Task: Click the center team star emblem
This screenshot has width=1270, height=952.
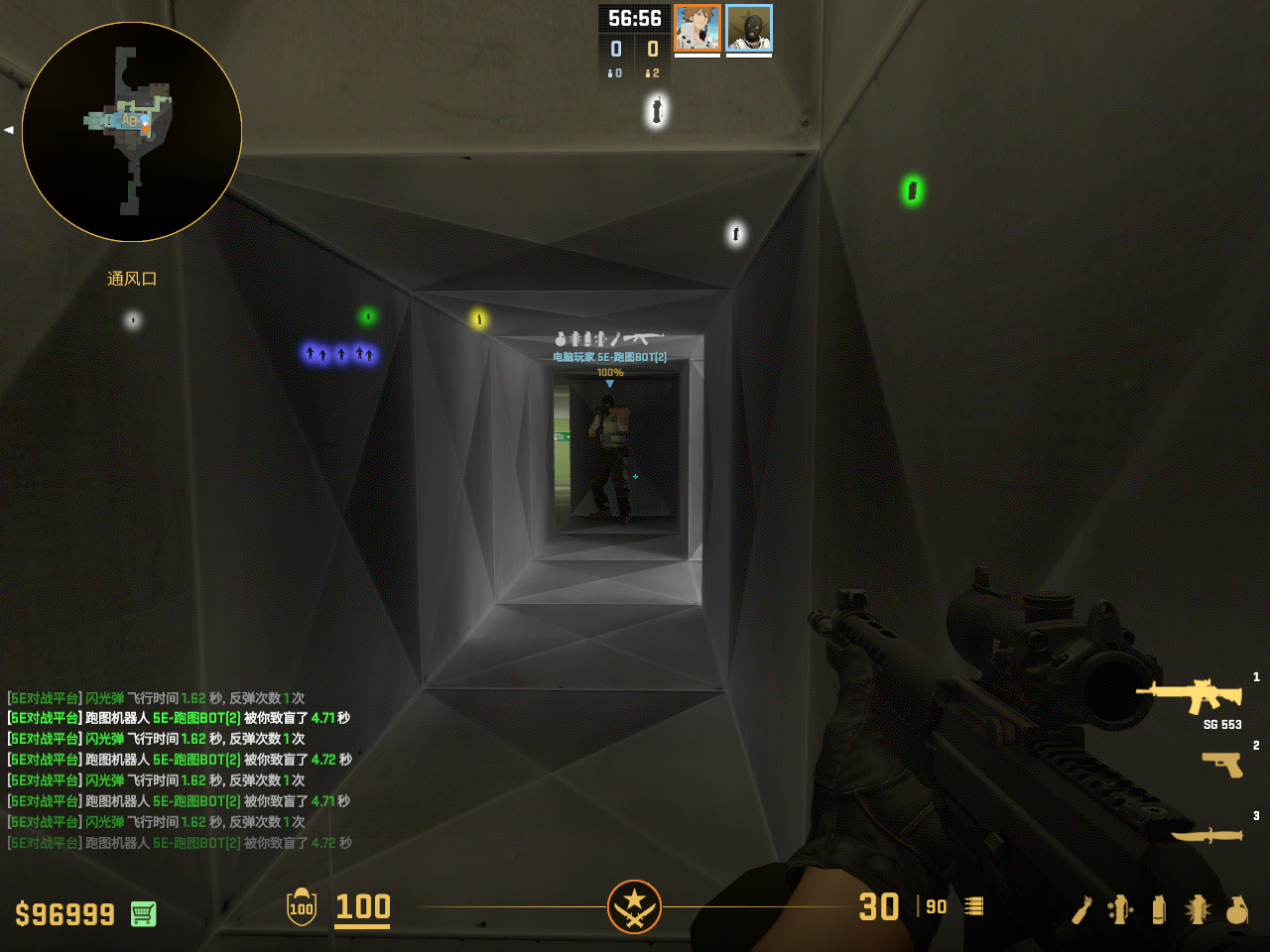Action: coord(634,906)
